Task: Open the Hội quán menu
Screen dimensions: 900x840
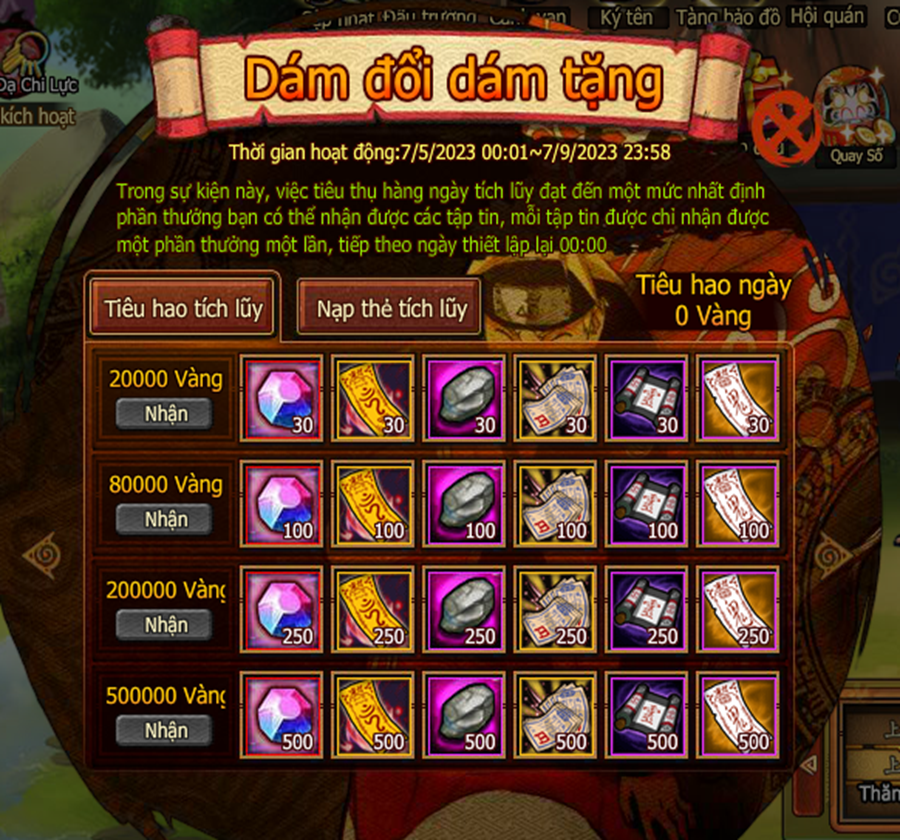Action: click(826, 16)
